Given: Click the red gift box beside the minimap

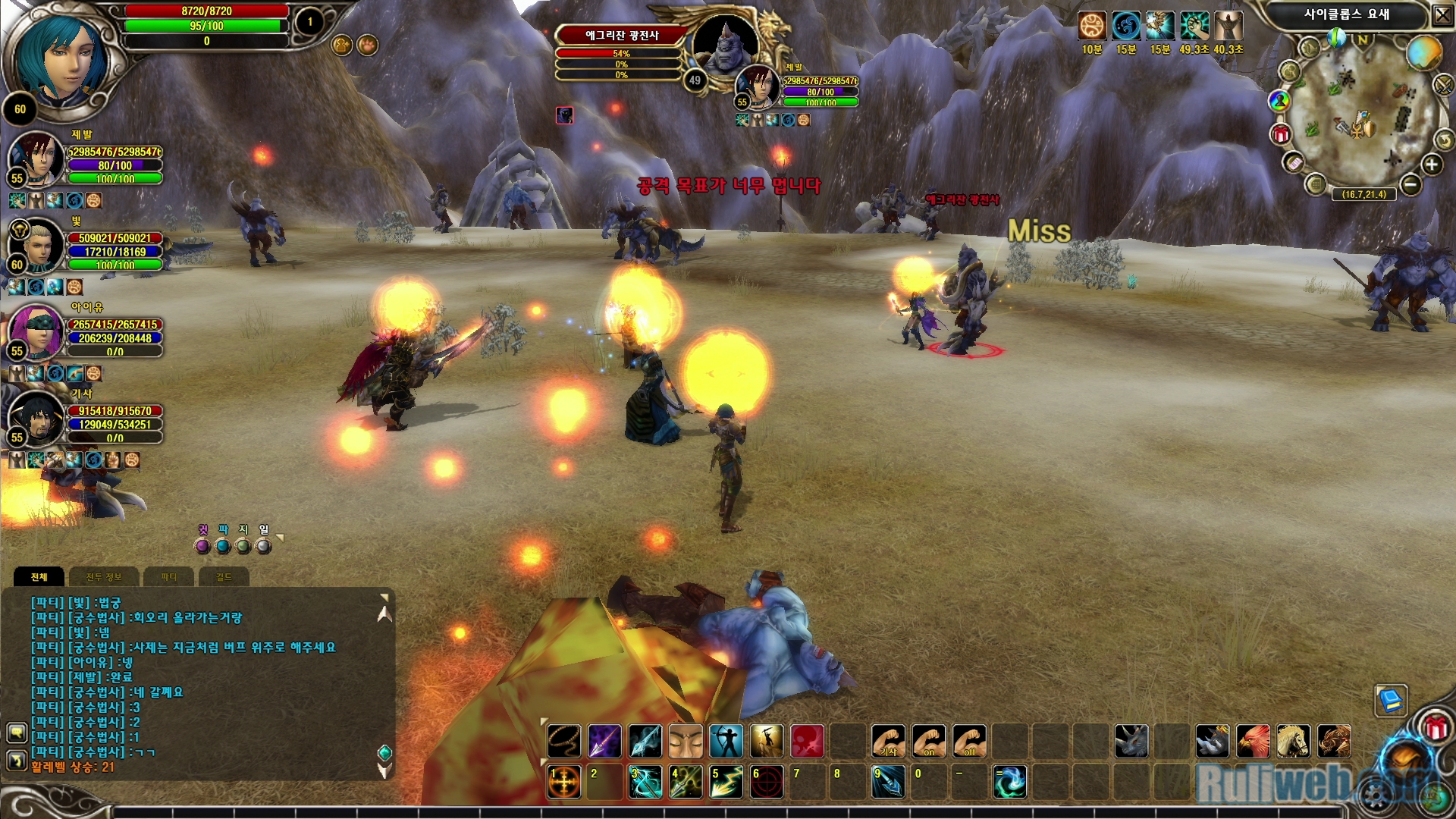Looking at the screenshot, I should click(x=1282, y=135).
